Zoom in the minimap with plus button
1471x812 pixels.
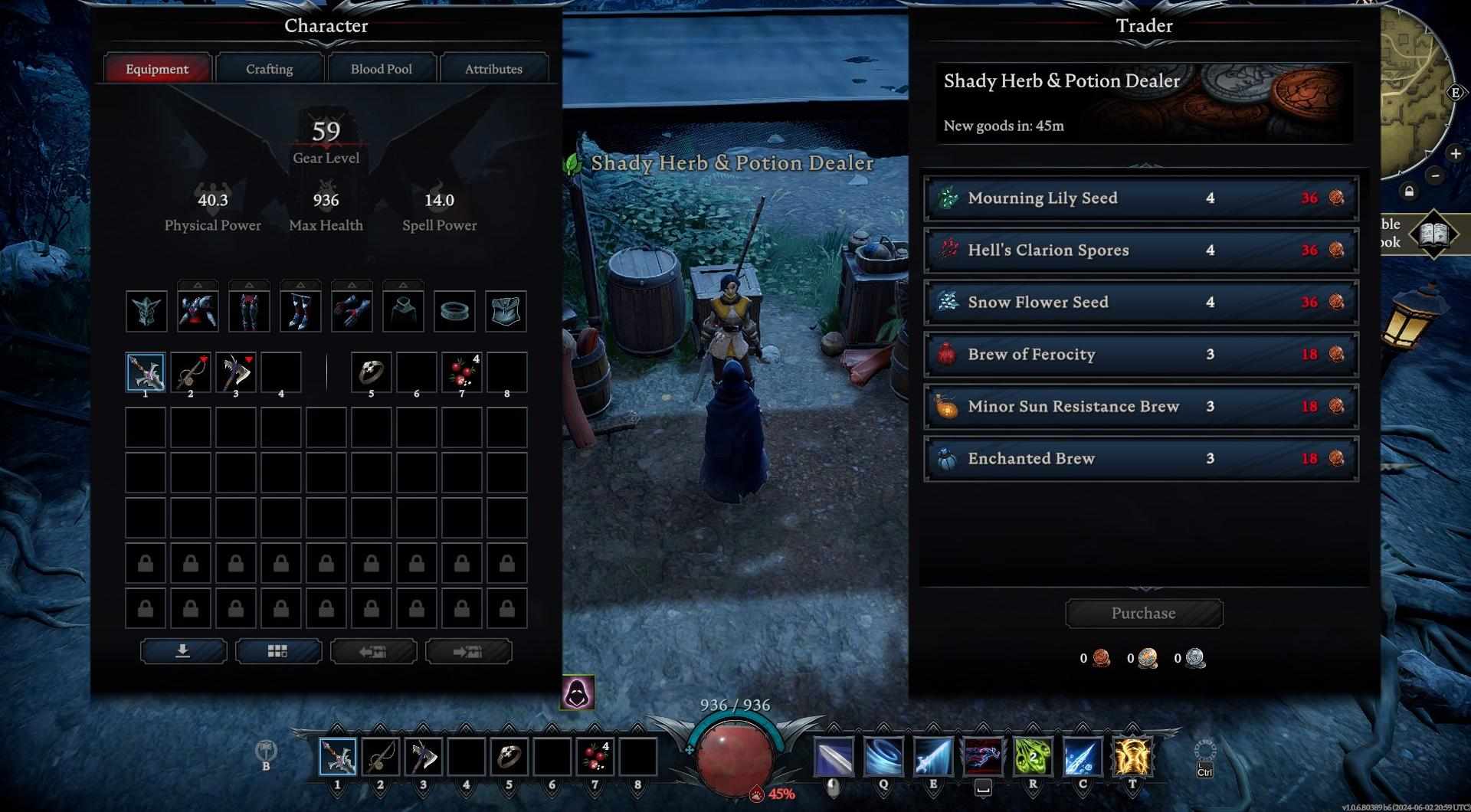point(1455,154)
